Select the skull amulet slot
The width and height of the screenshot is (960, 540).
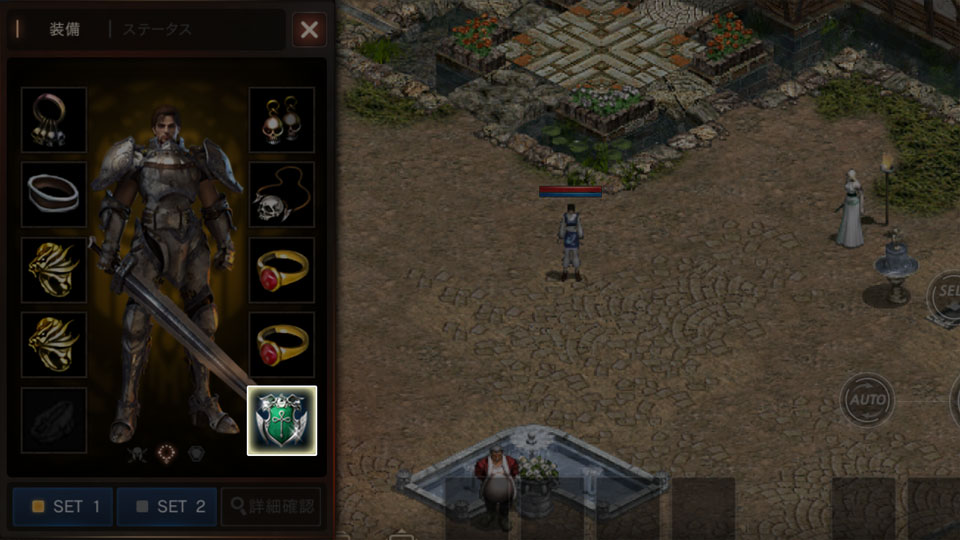[x=281, y=194]
